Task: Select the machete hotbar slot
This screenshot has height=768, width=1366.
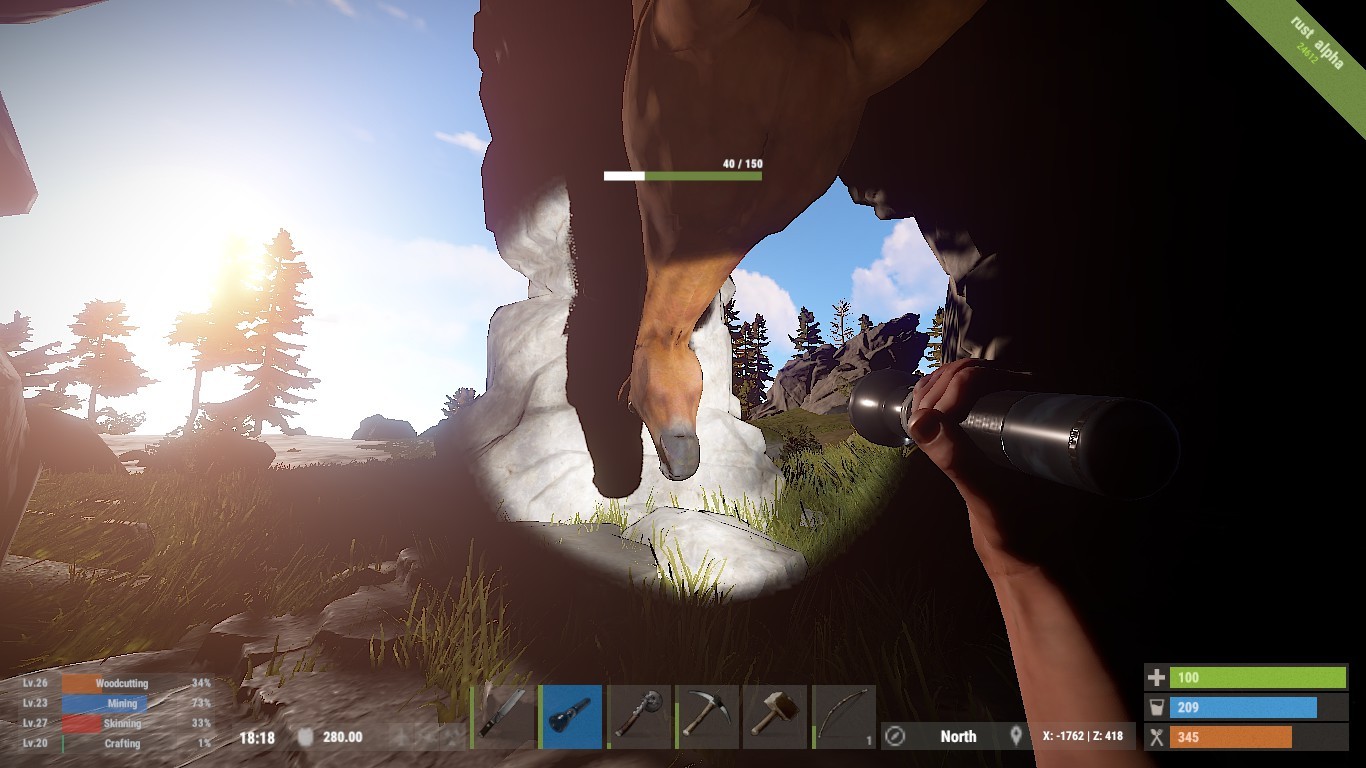Action: [503, 716]
